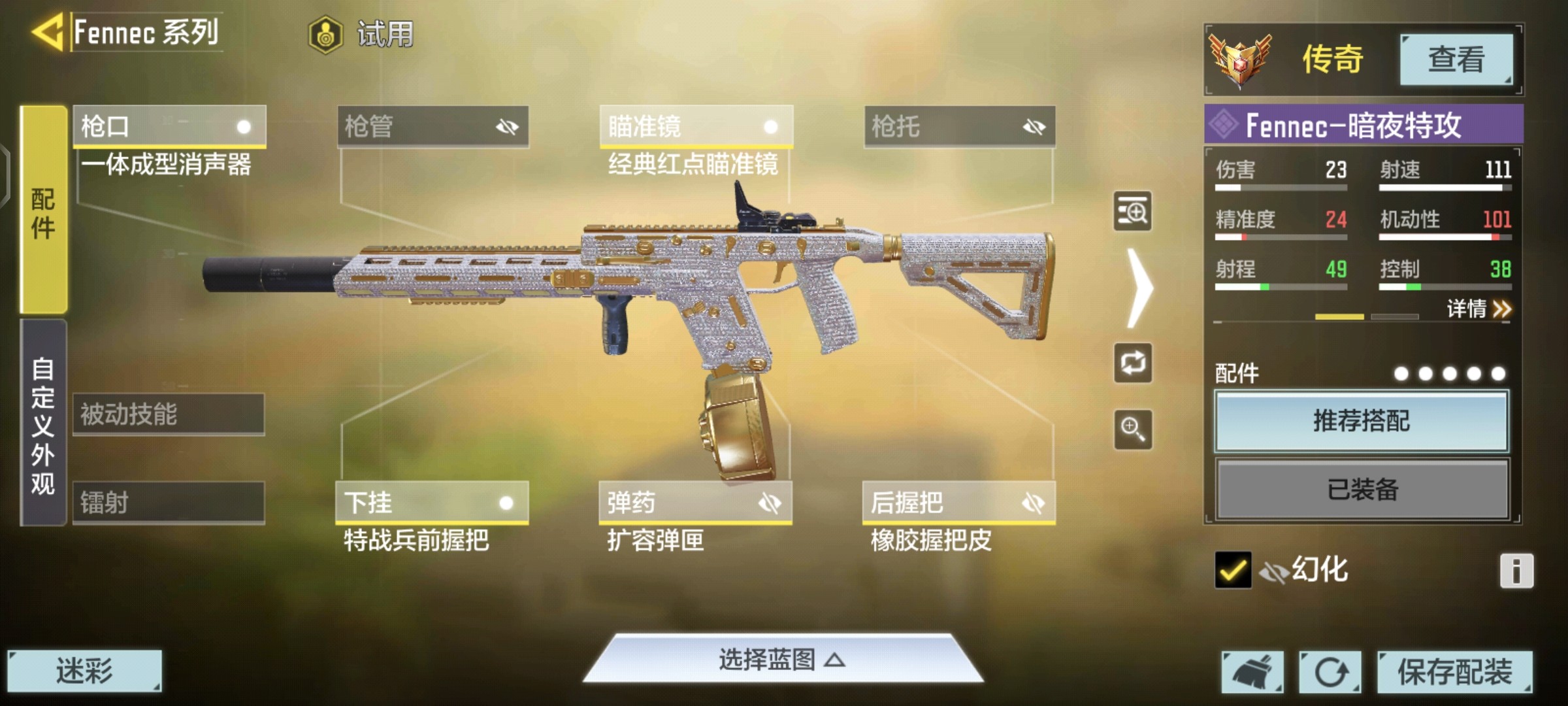Expand the 选择蓝图 blueprint selector
Viewport: 1568px width, 706px height.
click(782, 660)
